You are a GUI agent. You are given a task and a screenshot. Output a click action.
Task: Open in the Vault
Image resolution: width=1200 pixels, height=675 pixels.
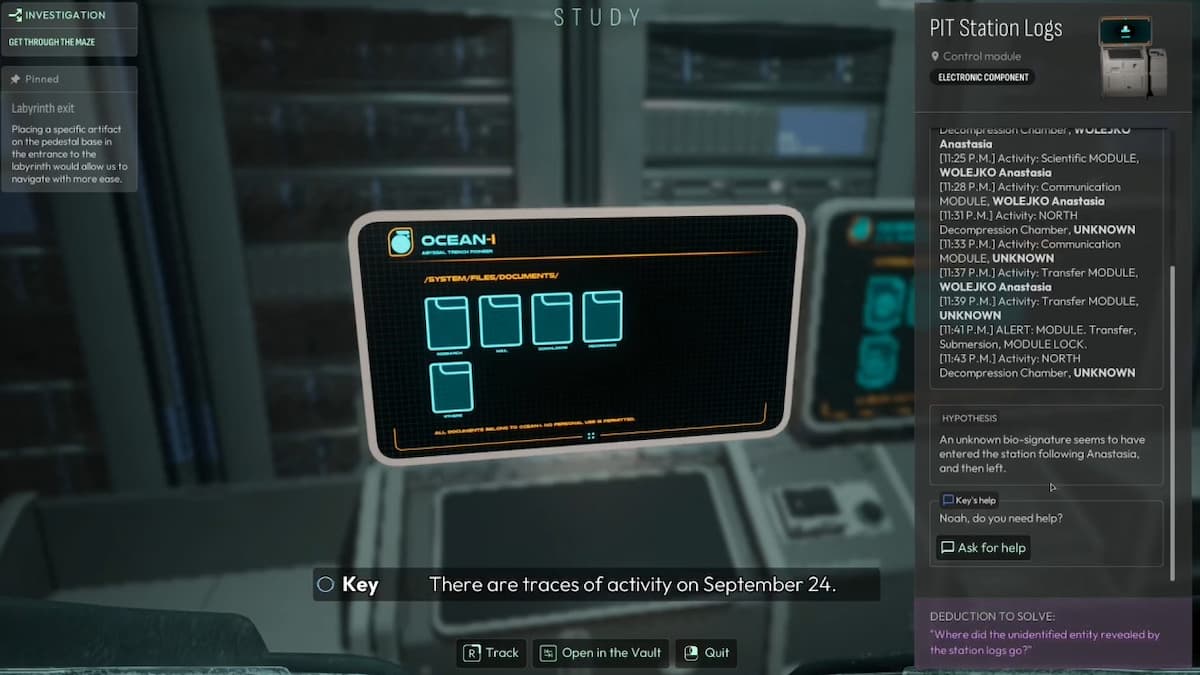[x=601, y=653]
